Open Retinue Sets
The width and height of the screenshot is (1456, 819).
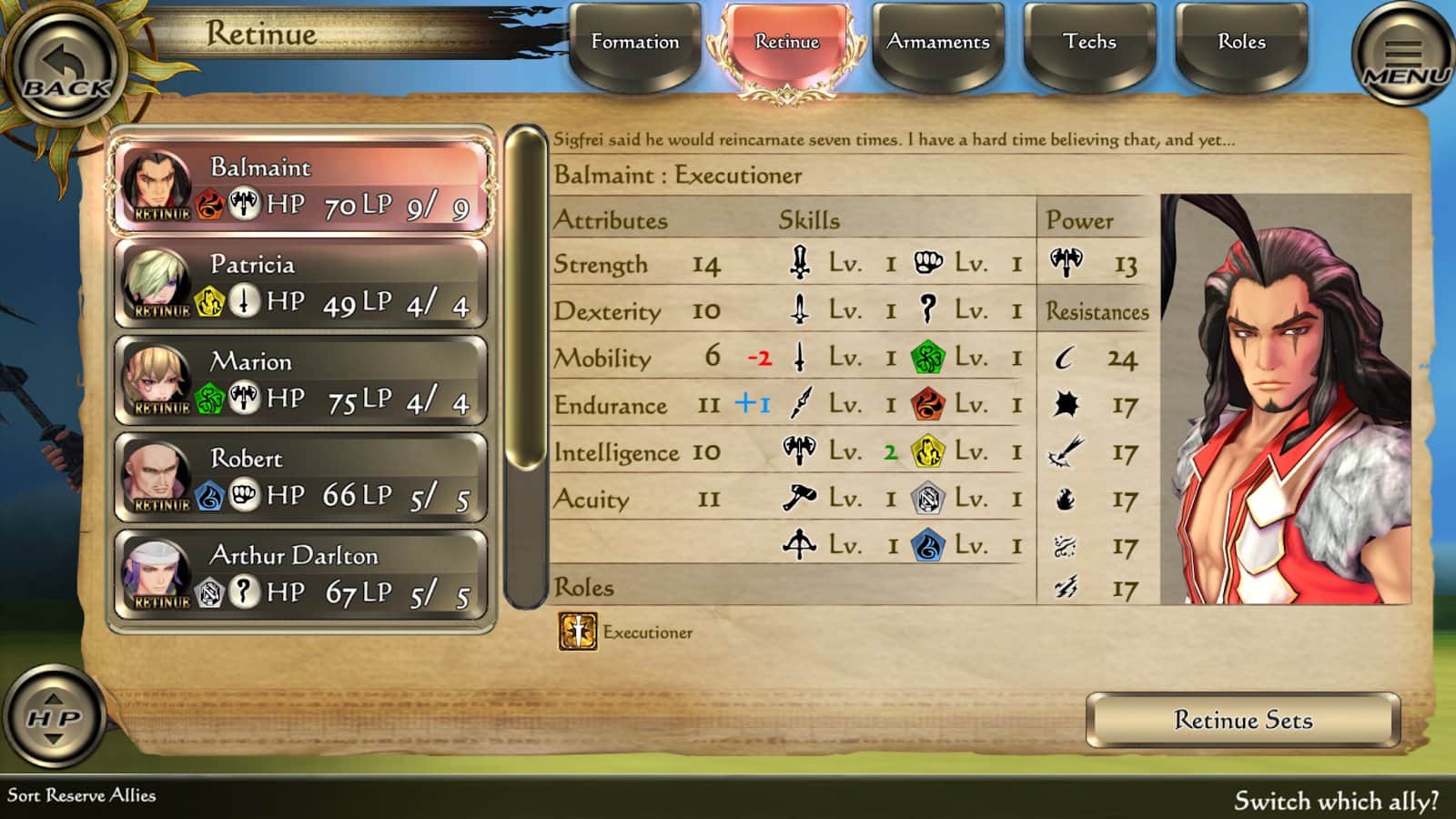coord(1242,720)
